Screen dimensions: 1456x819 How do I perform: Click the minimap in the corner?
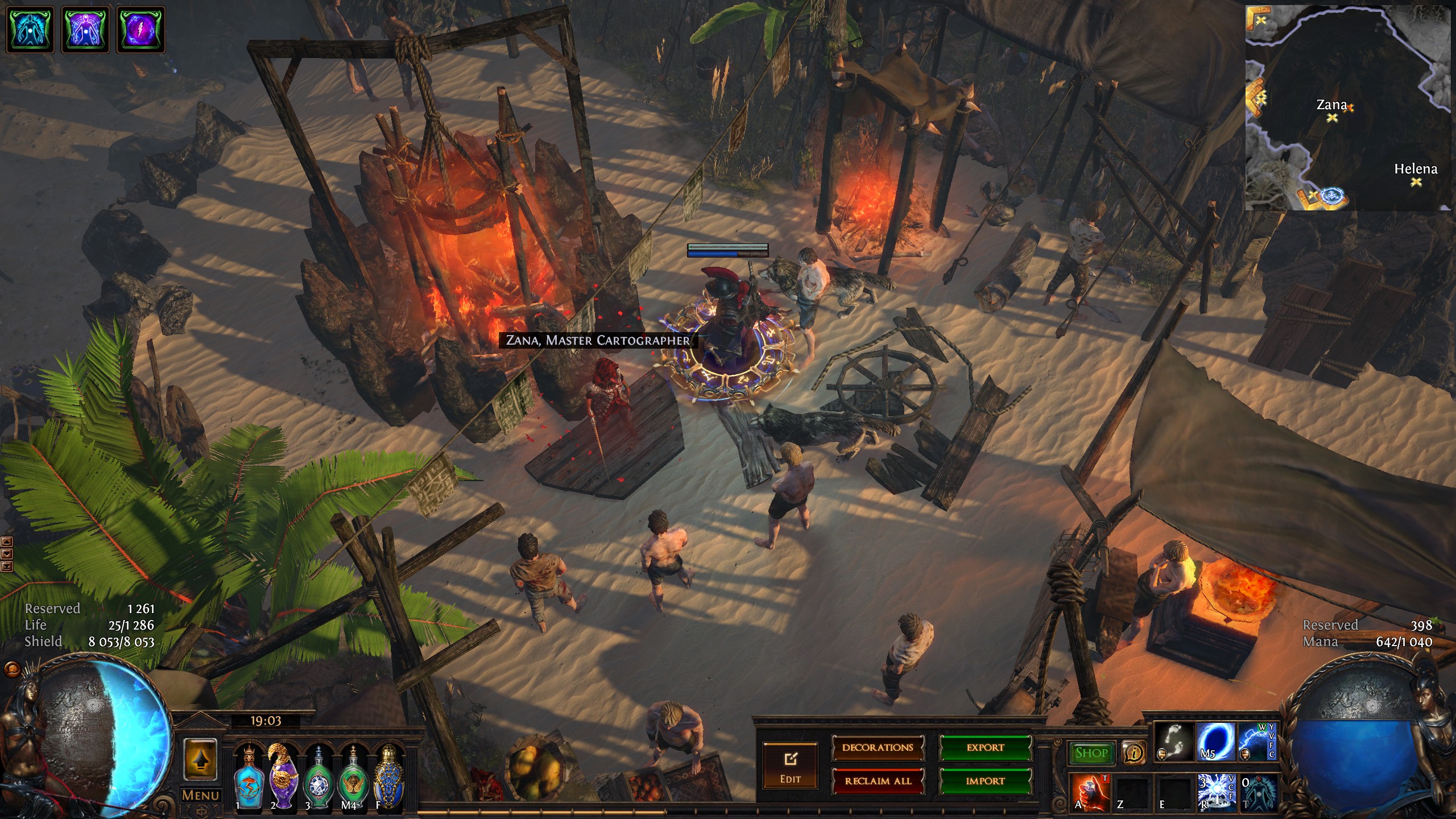pyautogui.click(x=1349, y=108)
